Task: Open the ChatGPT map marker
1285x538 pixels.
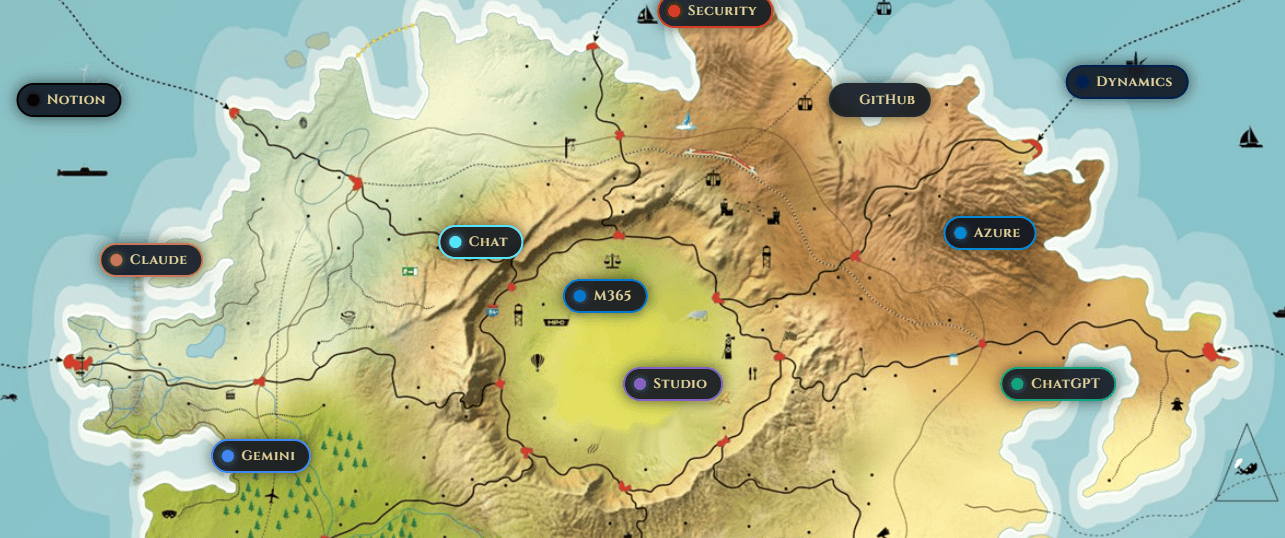Action: tap(1058, 384)
